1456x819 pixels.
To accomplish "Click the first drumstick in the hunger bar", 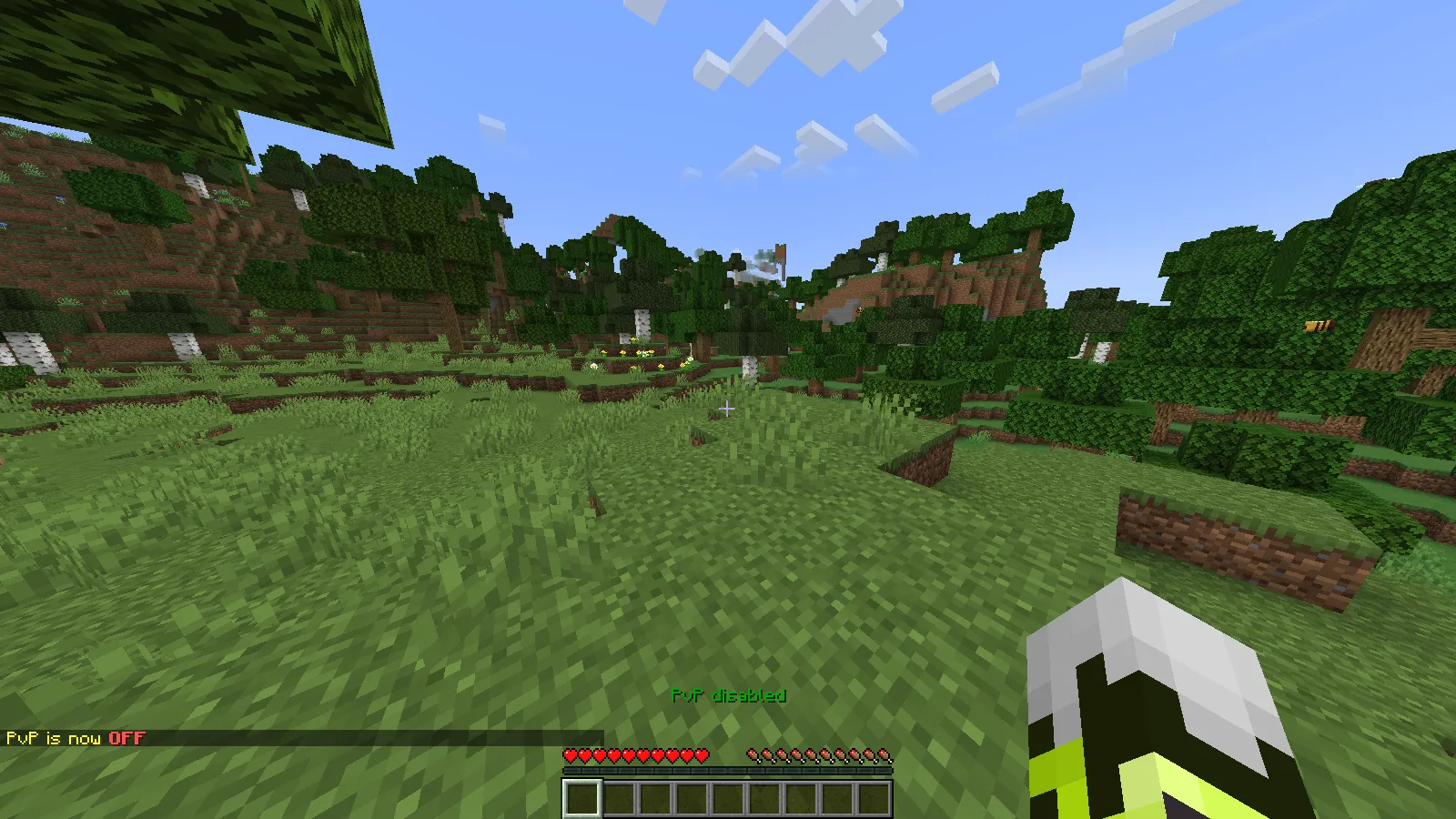I will [751, 755].
